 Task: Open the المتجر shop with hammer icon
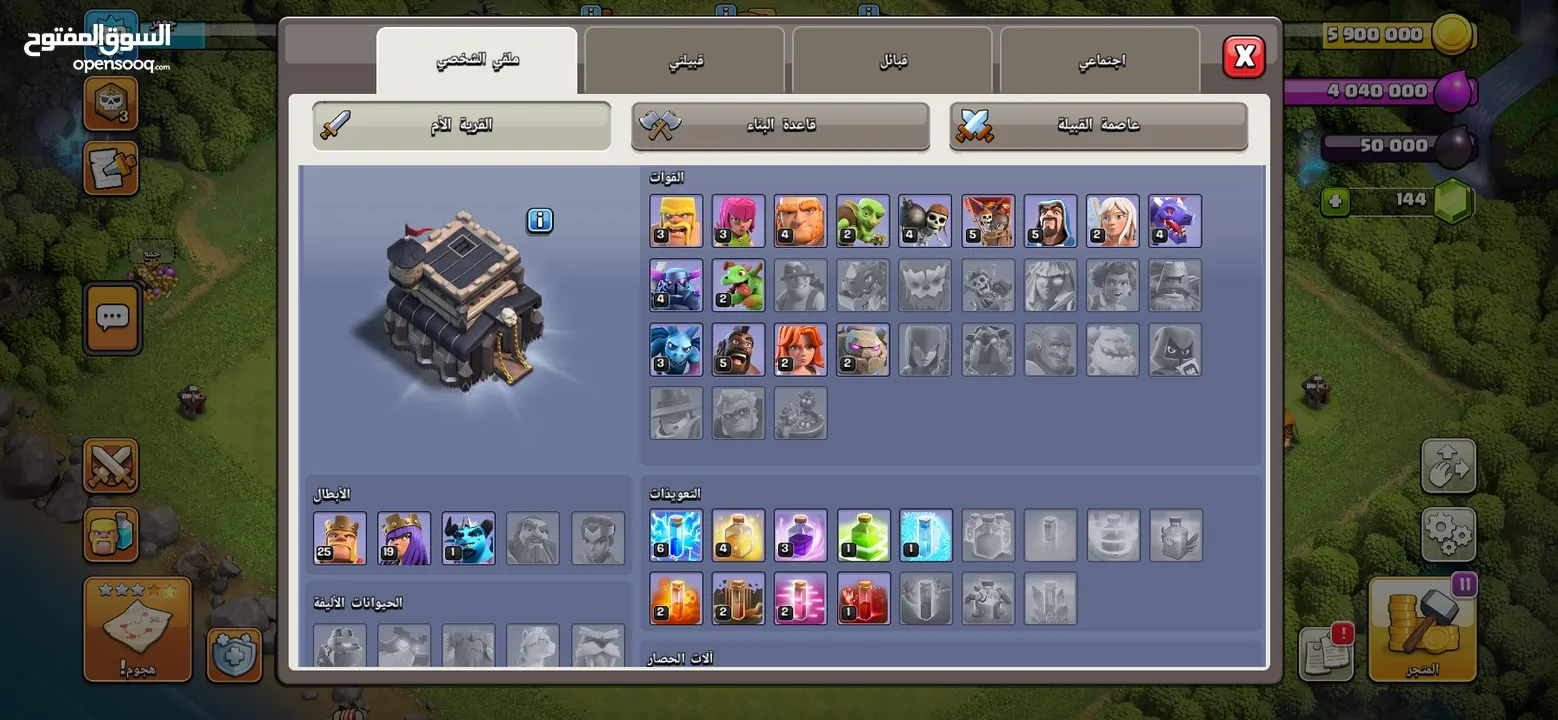point(1422,628)
